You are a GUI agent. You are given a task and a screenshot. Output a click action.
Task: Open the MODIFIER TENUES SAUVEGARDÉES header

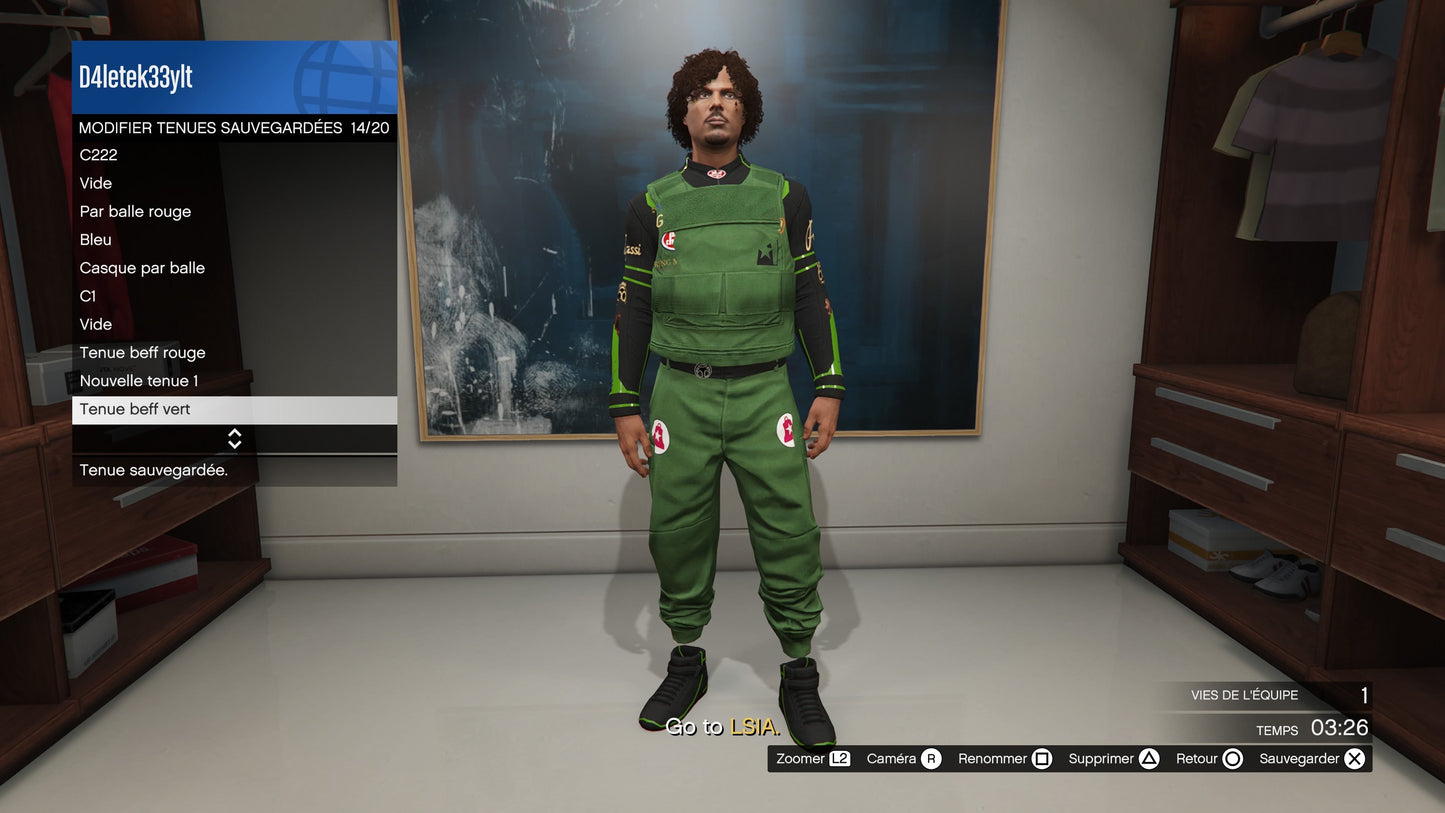(x=234, y=127)
